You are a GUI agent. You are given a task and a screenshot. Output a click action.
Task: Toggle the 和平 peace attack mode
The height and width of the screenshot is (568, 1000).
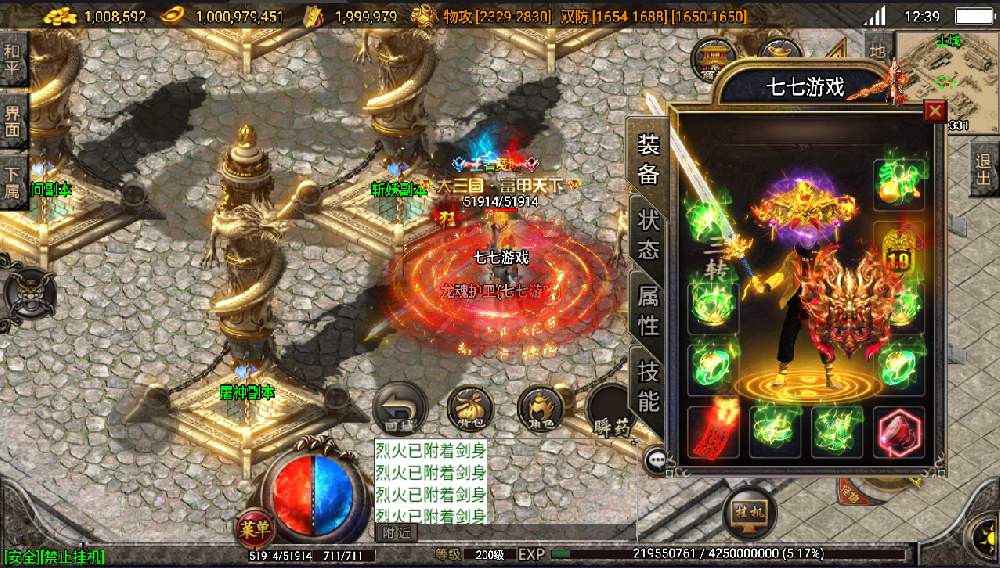pos(13,62)
